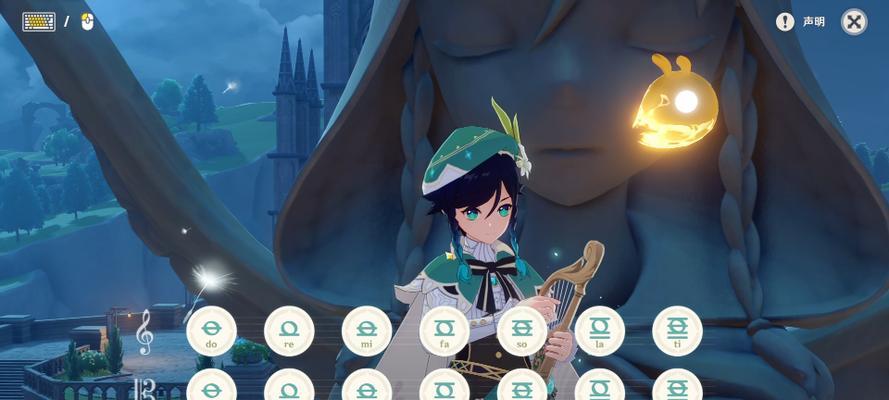Screen dimensions: 889x400
Task: Play the re note key
Action: pos(289,331)
